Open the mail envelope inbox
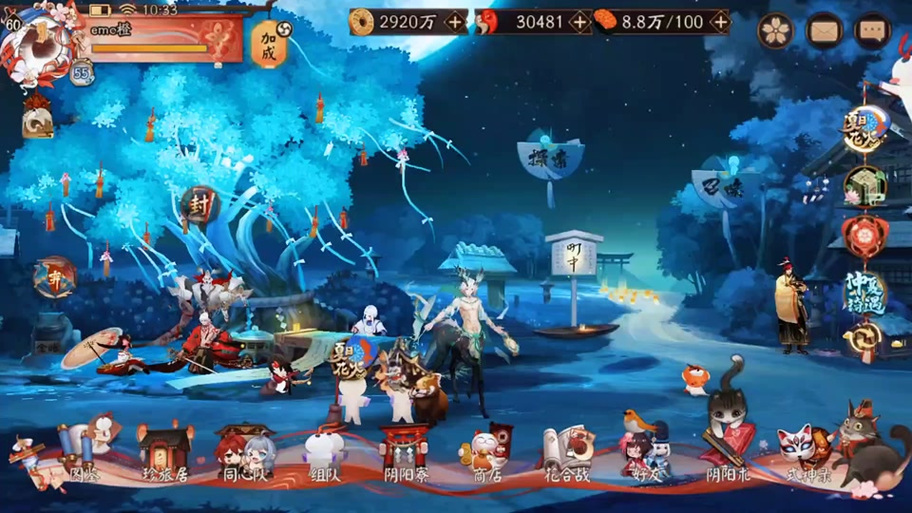 (x=825, y=30)
